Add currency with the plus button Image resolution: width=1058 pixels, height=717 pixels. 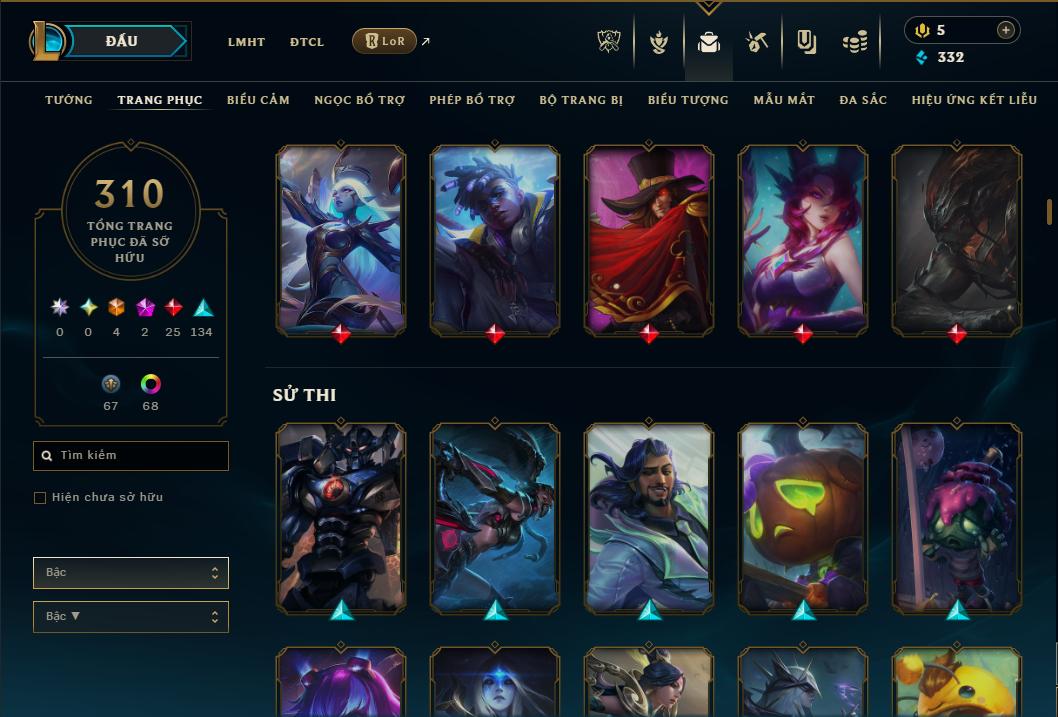pos(1006,30)
